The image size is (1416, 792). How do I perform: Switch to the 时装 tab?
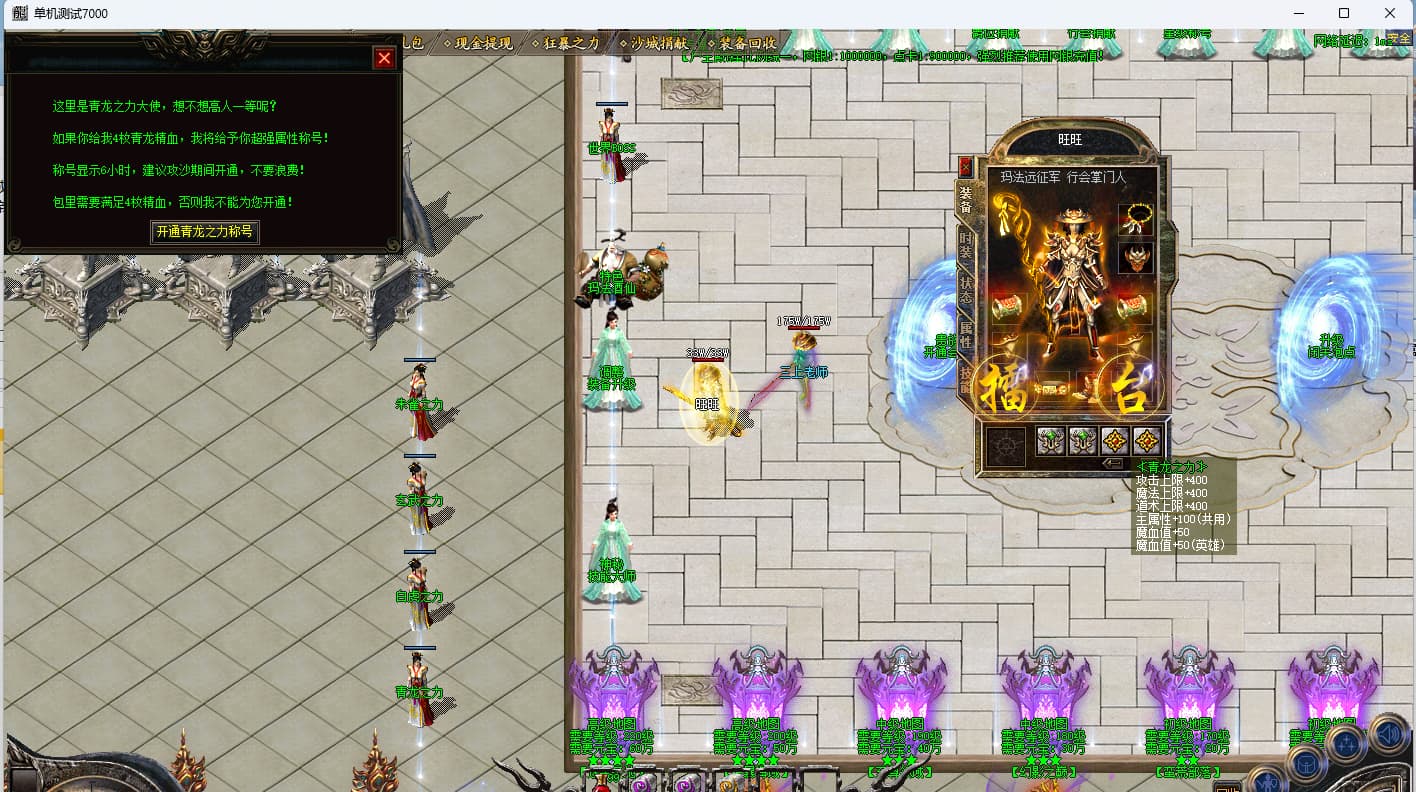965,246
